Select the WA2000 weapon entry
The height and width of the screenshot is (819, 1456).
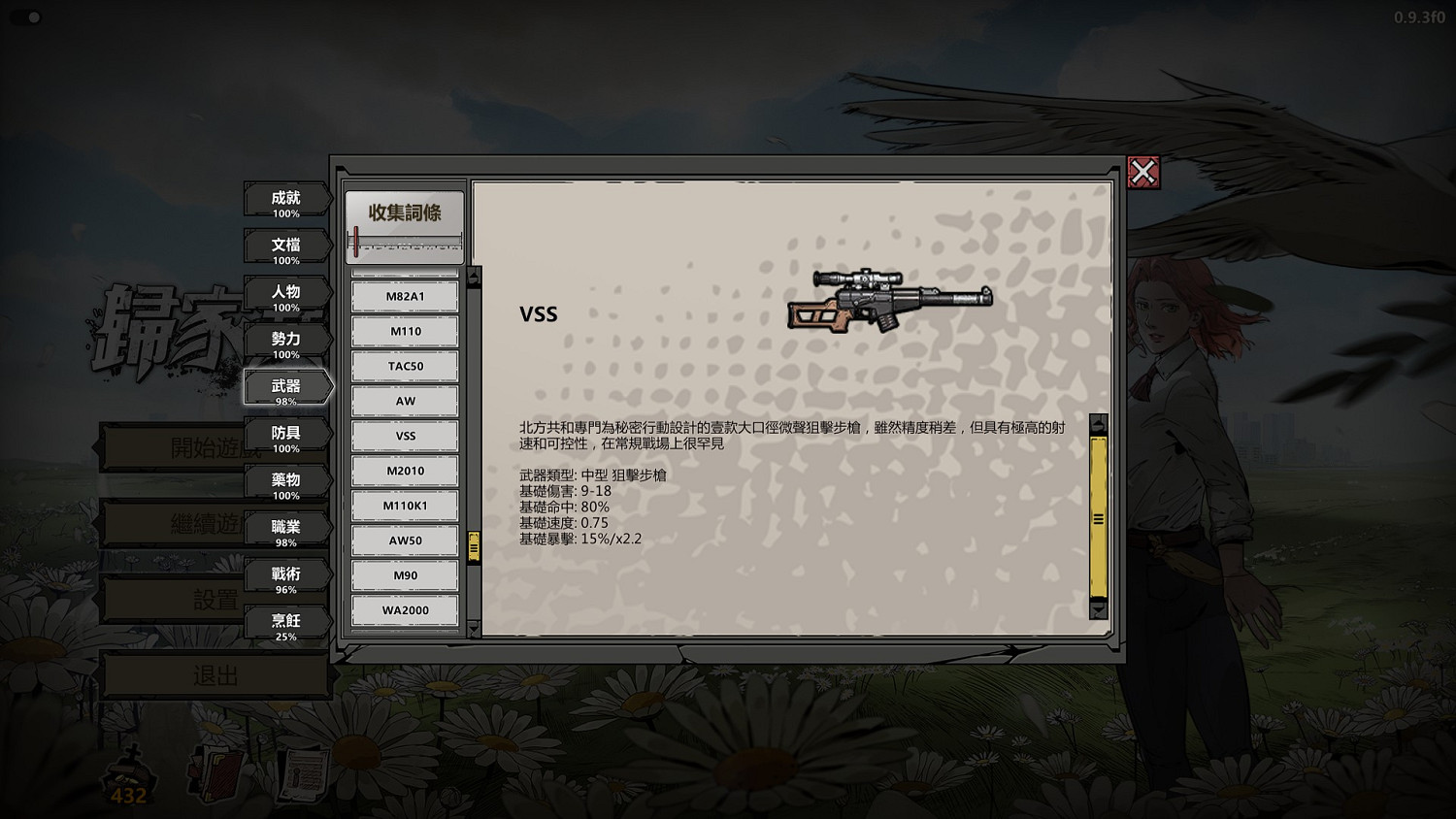[405, 610]
